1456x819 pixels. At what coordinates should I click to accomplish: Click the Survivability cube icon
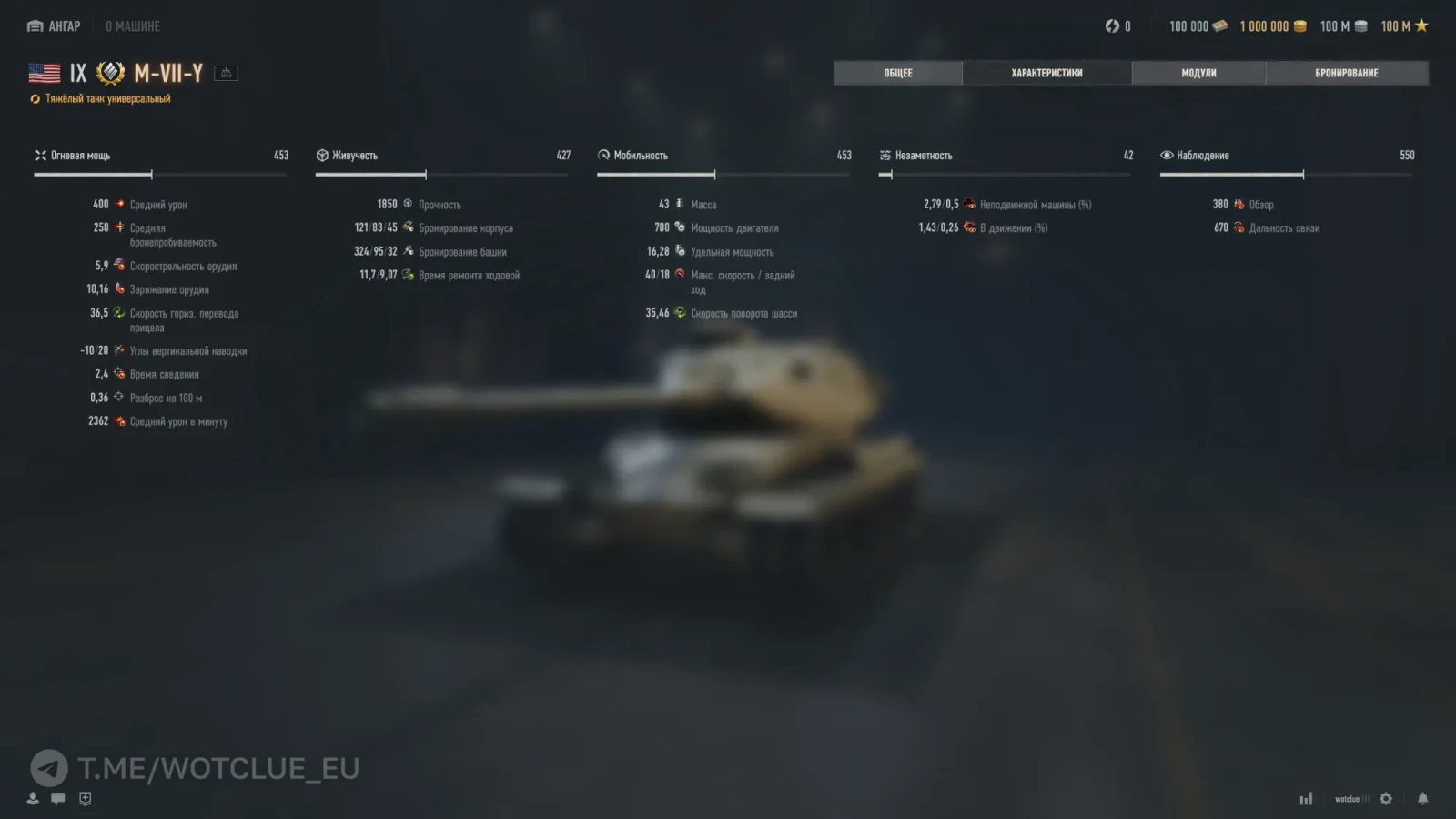[x=322, y=155]
